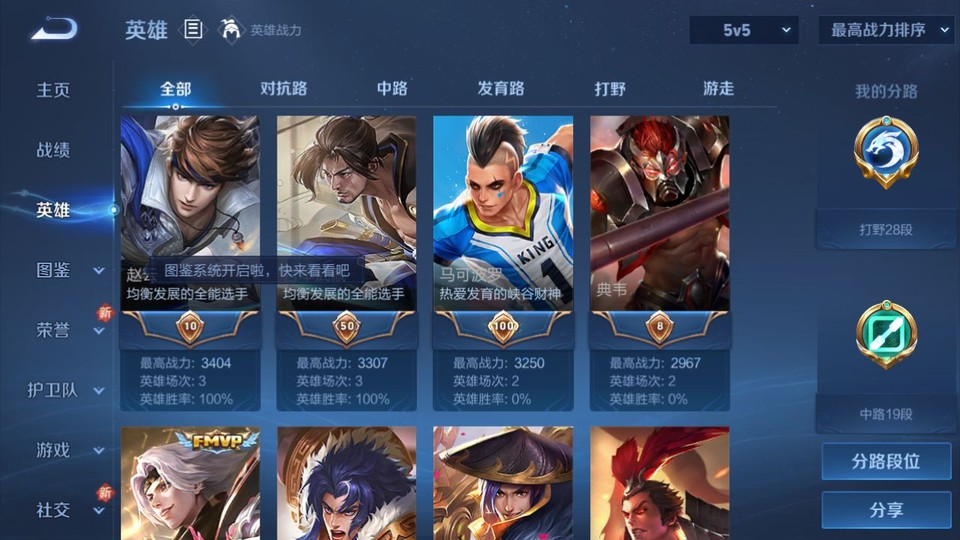This screenshot has width=960, height=540.
Task: Expand the 荣誉 sidebar menu
Action: point(66,330)
